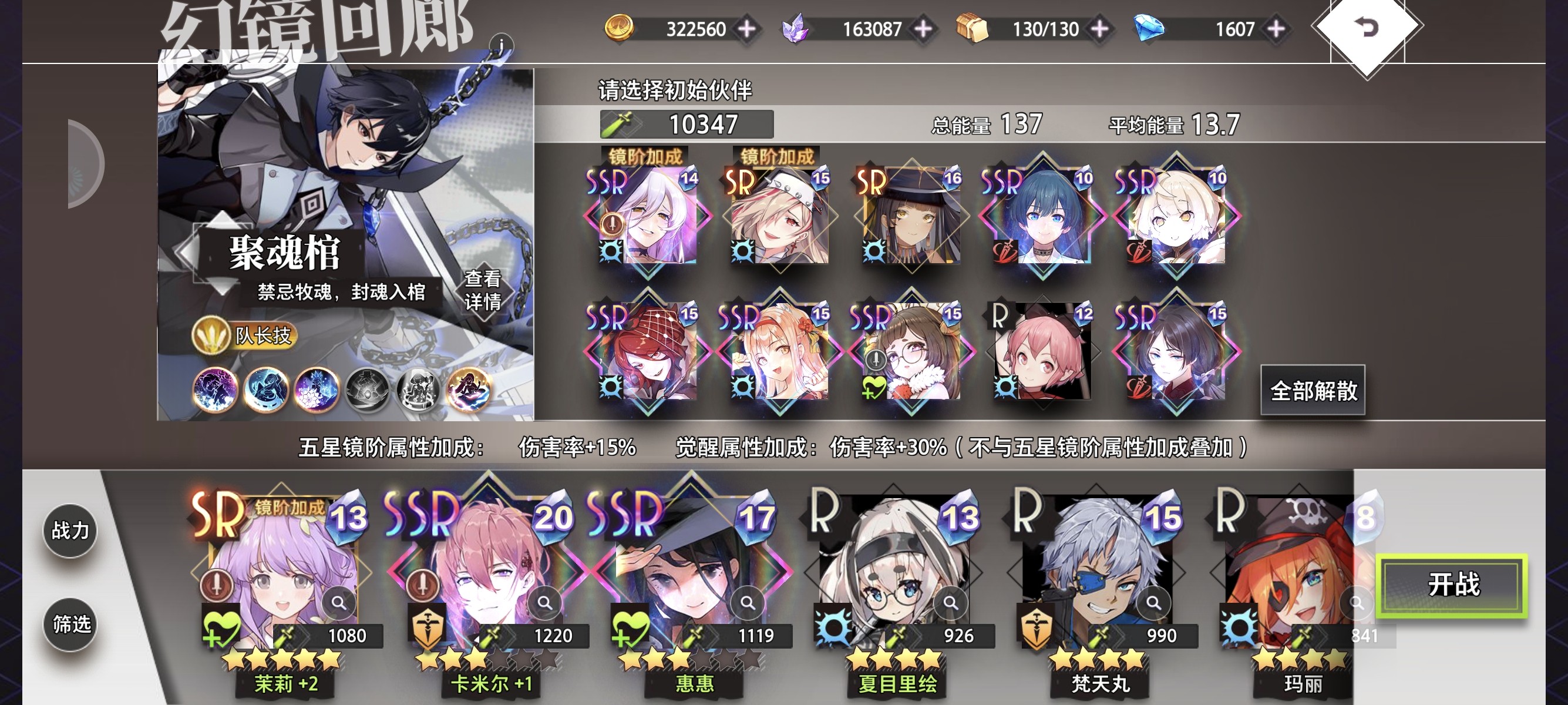
Task: Add more gold coins
Action: click(747, 29)
